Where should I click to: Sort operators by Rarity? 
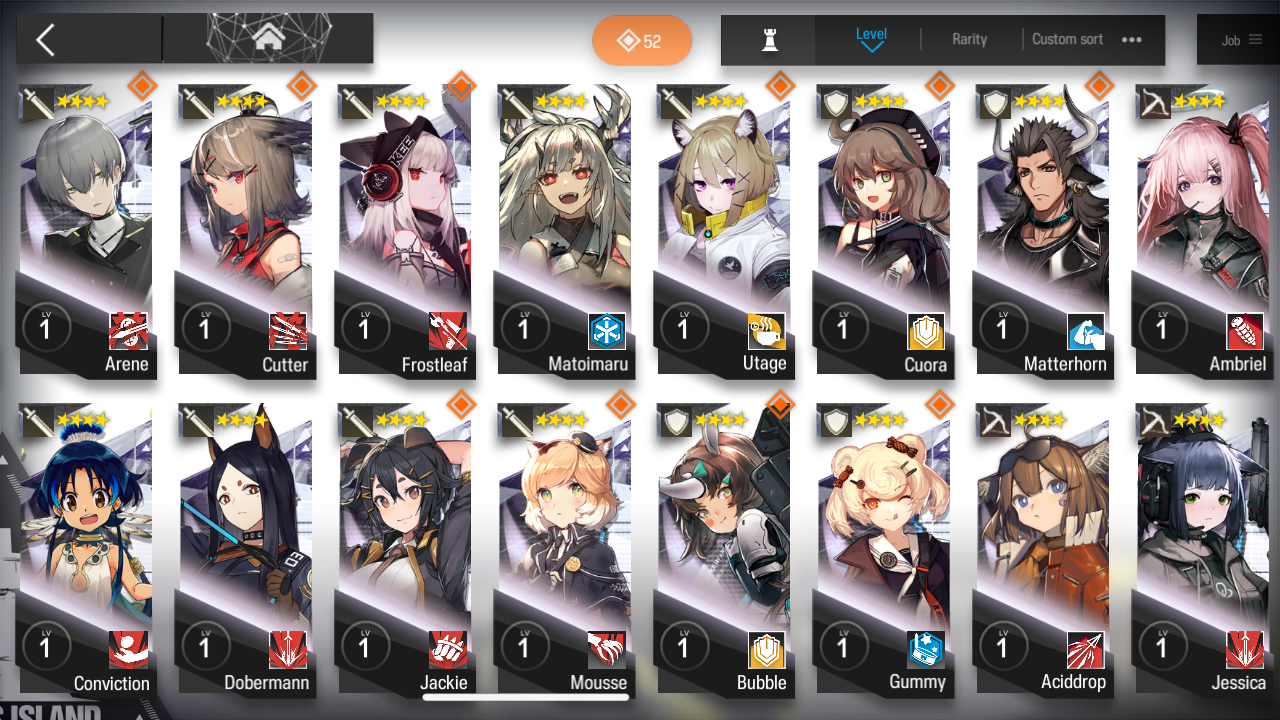[969, 39]
